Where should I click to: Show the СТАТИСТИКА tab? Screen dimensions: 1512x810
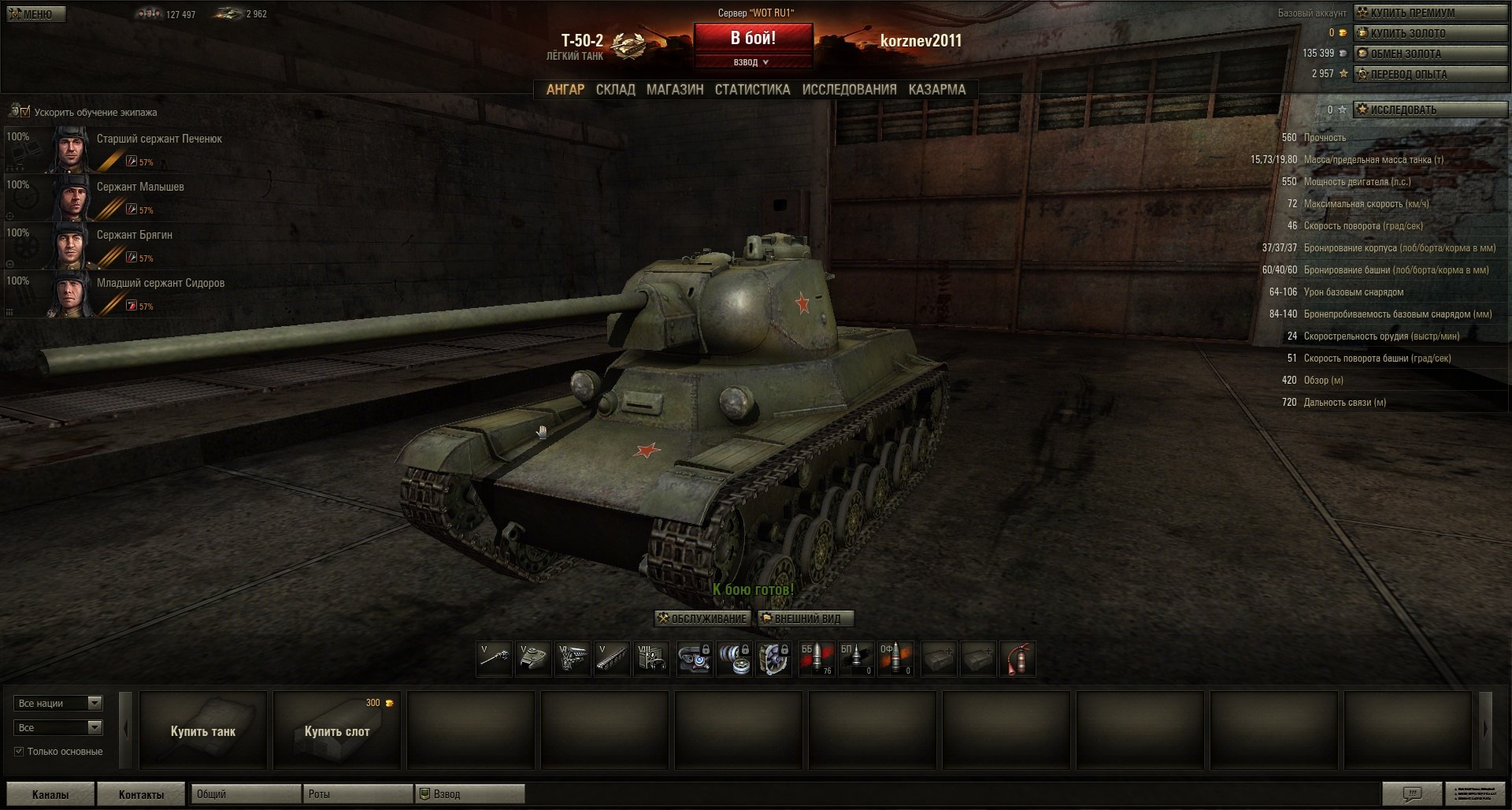tap(752, 90)
